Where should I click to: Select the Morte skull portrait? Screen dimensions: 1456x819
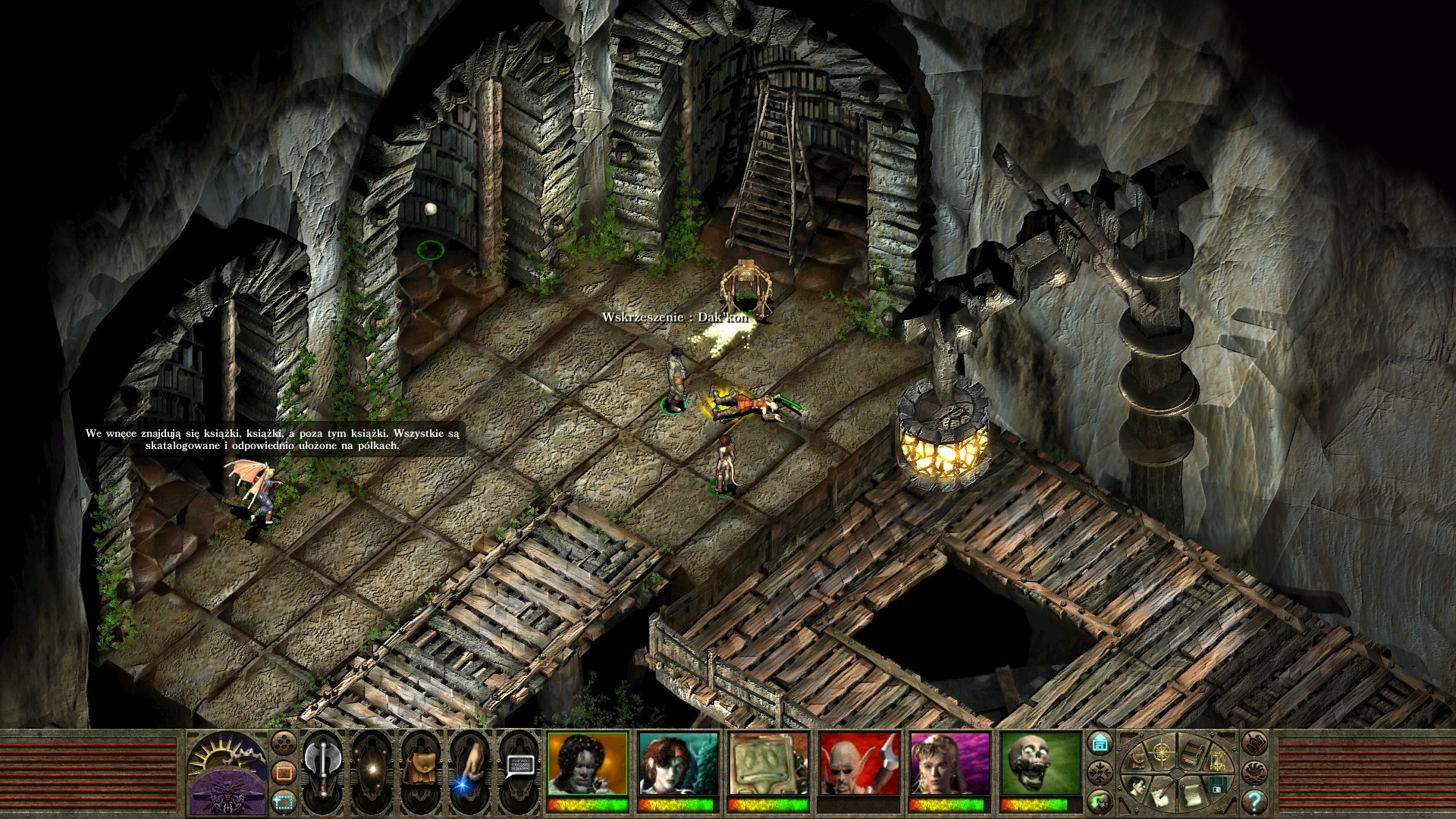1040,763
